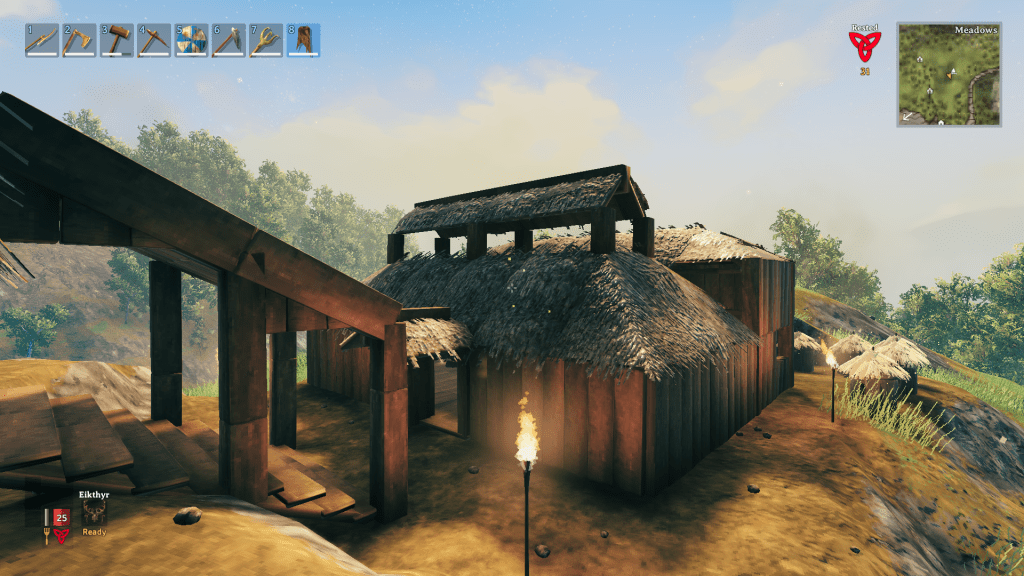The width and height of the screenshot is (1024, 576).
Task: Select the spear in hotbar slot 1
Action: 41,40
